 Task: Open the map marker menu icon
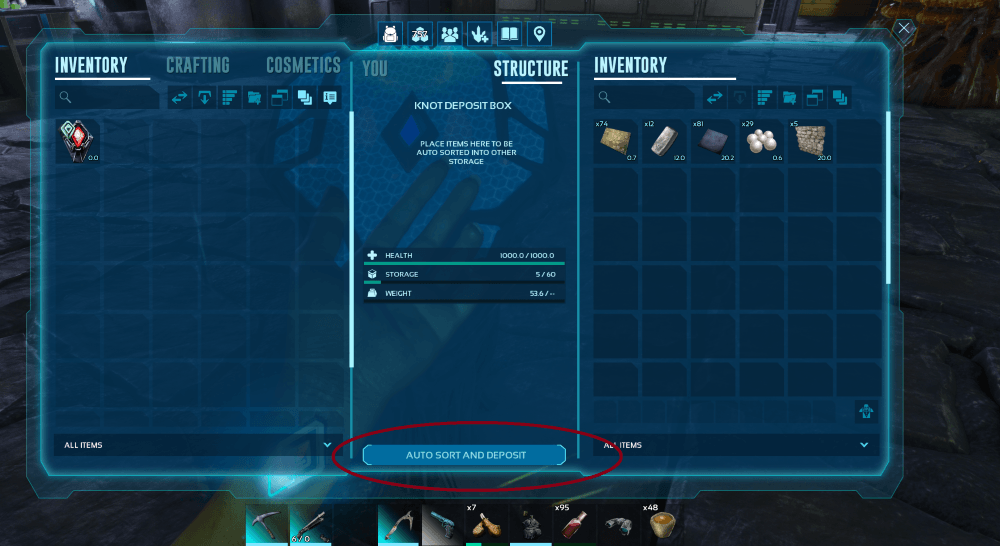pyautogui.click(x=540, y=34)
